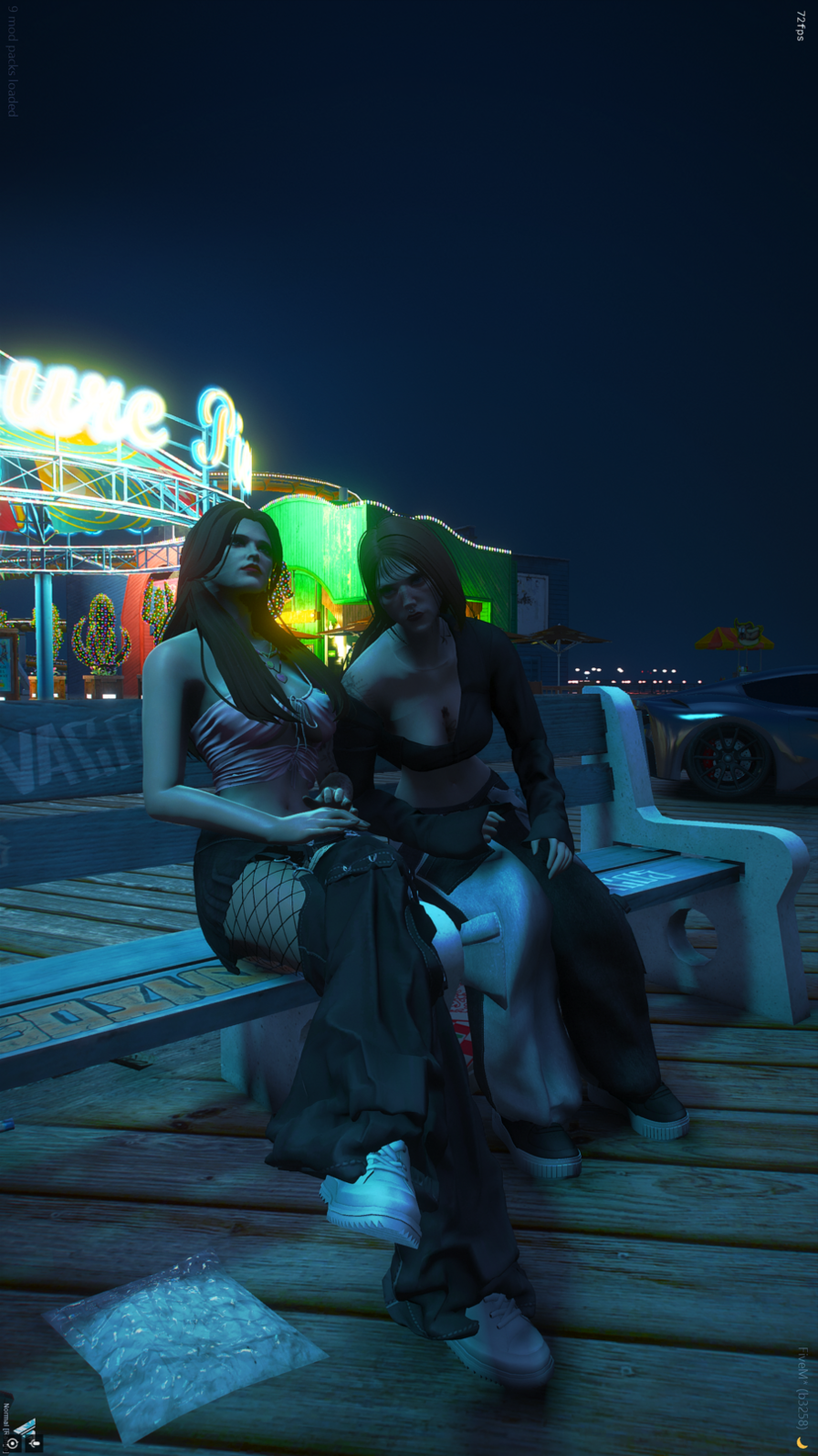Click the circular target HUD icon
The height and width of the screenshot is (1456, 818).
(12, 1443)
